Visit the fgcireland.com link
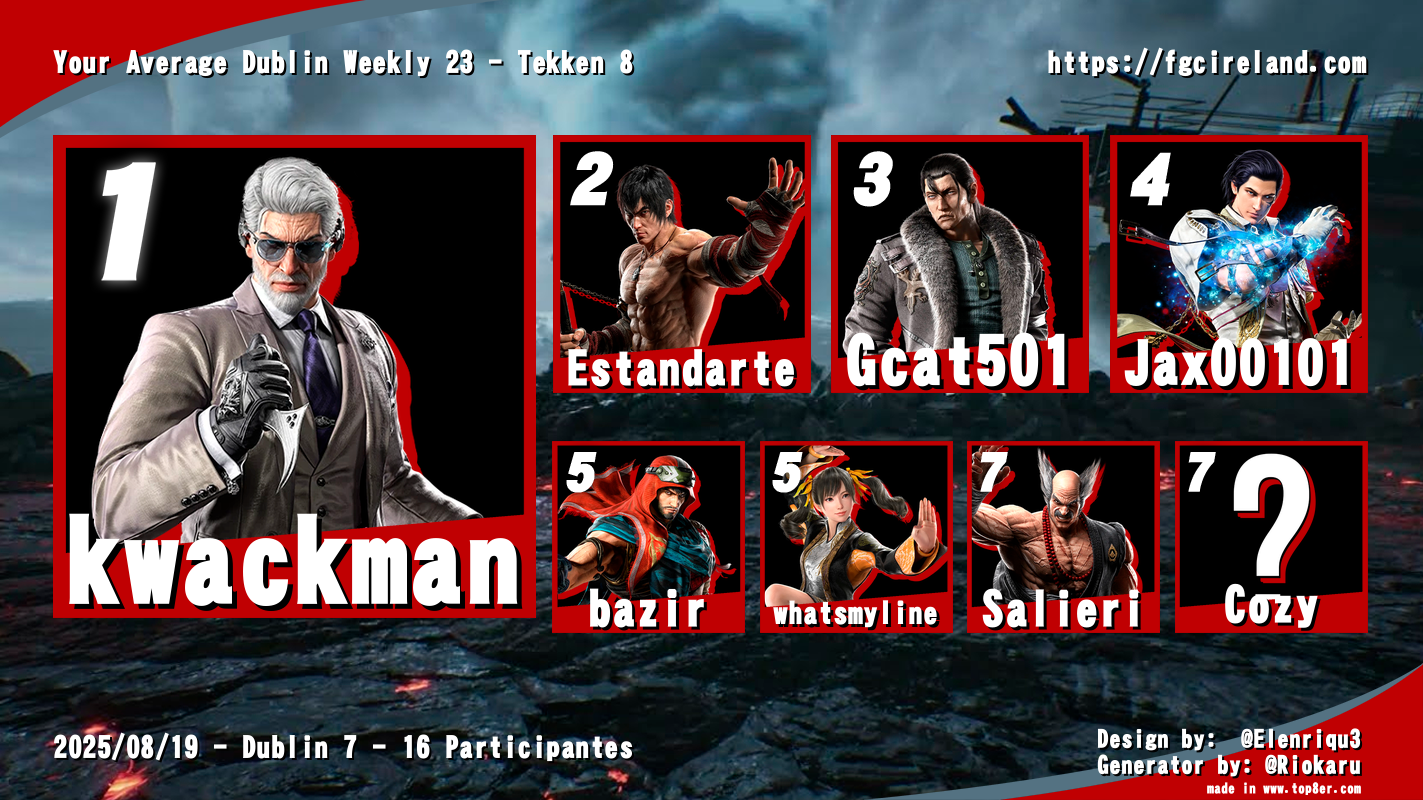Viewport: 1423px width, 800px height. 1206,64
